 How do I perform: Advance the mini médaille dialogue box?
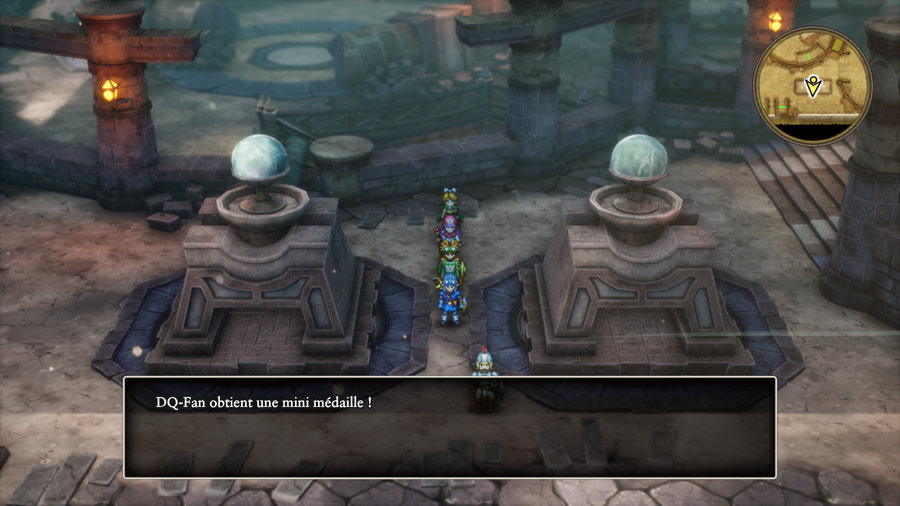click(x=449, y=427)
